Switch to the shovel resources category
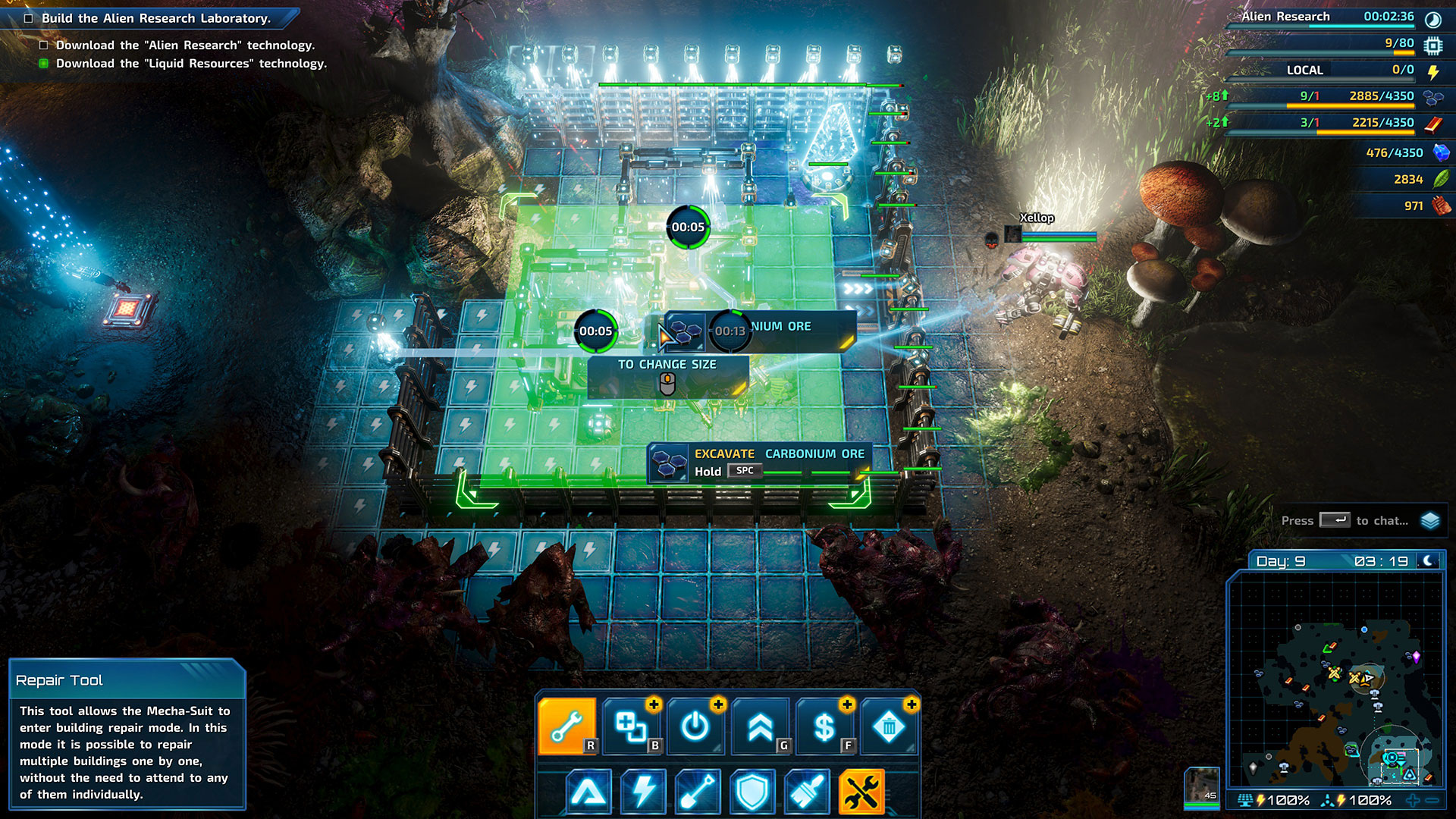Viewport: 1456px width, 819px height. coord(698,792)
